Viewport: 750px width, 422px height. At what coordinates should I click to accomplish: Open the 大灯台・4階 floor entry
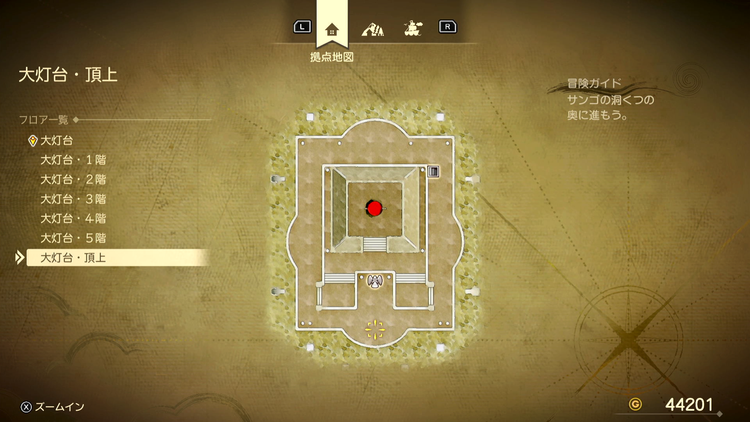click(x=73, y=218)
